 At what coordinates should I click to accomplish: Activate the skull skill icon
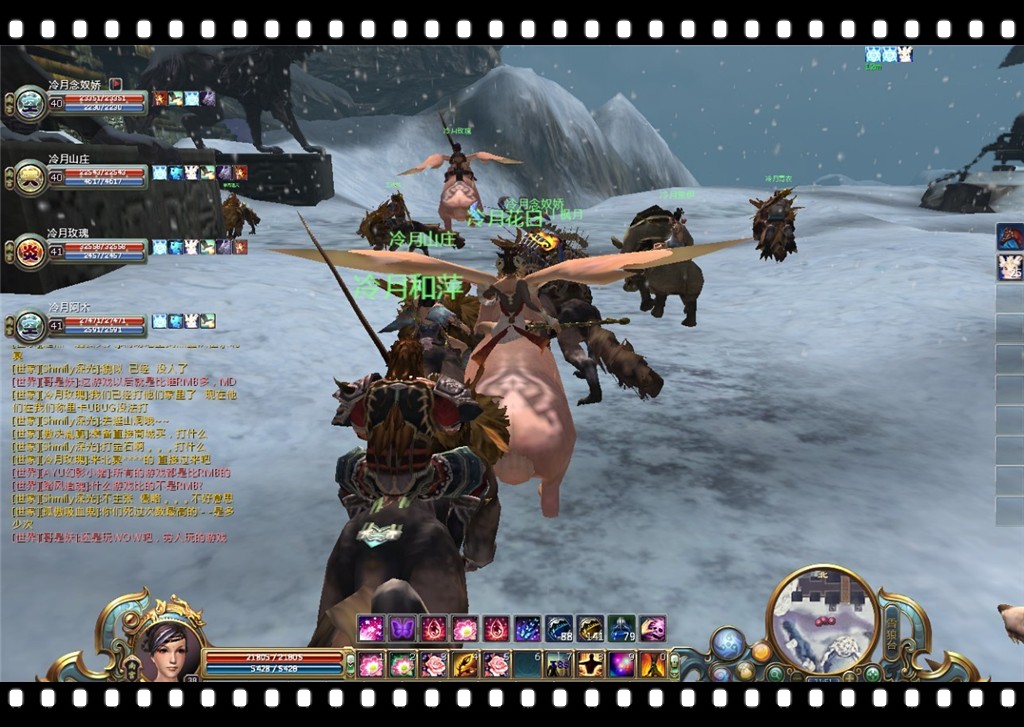click(x=652, y=628)
